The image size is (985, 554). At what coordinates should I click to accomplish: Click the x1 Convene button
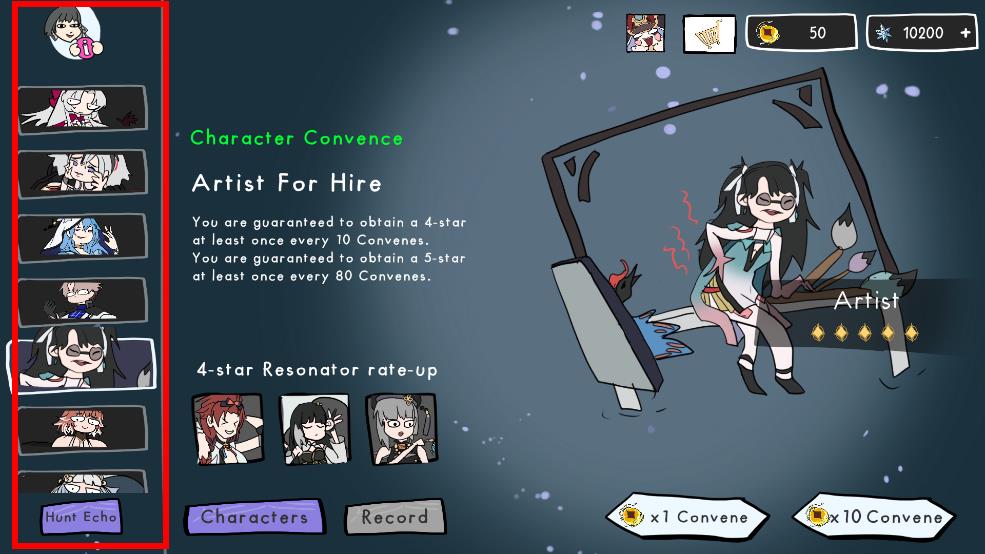(x=687, y=517)
